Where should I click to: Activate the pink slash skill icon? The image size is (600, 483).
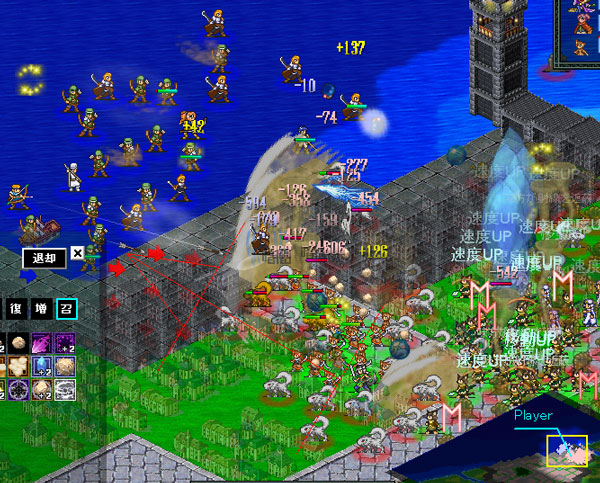(x=42, y=343)
